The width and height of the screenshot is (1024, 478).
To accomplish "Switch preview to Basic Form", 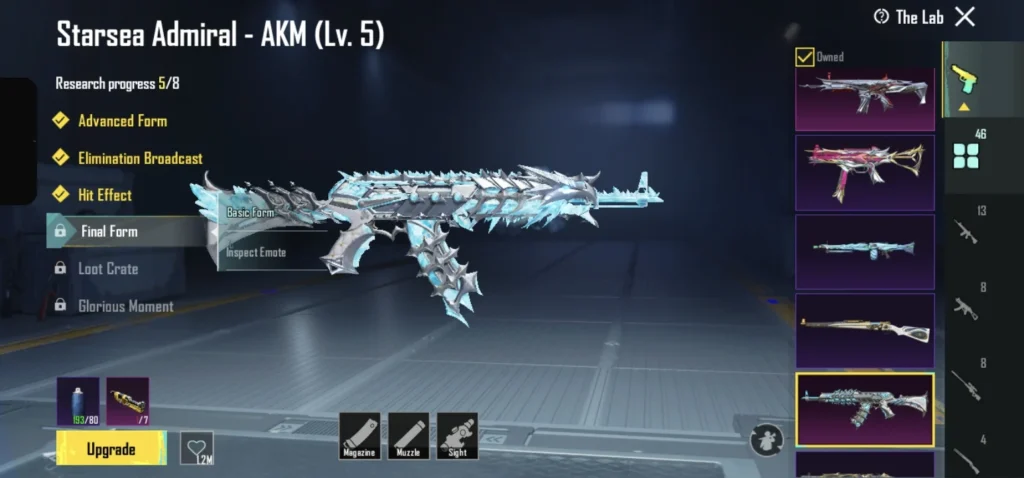I will [x=250, y=212].
